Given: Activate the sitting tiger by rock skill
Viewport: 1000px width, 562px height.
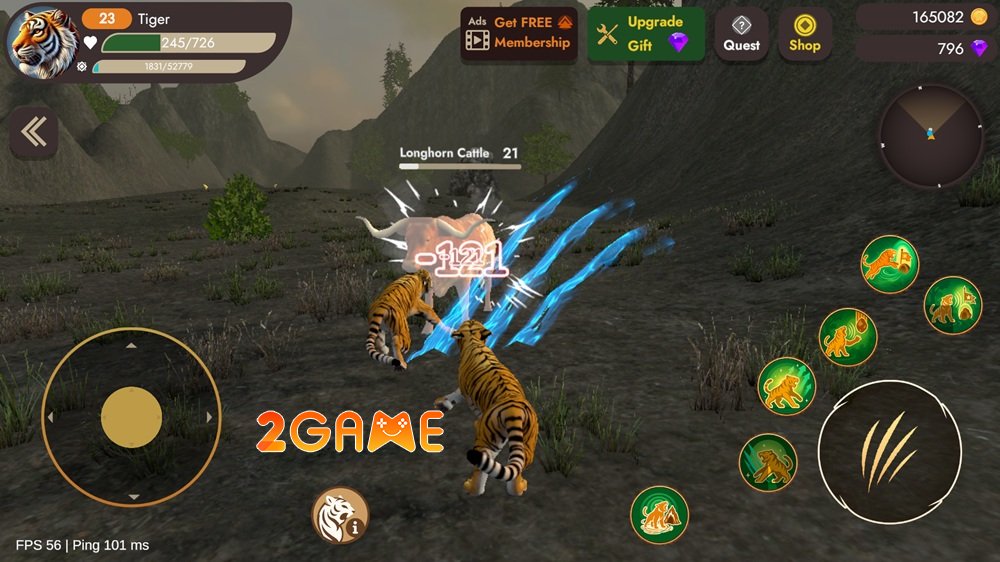Looking at the screenshot, I should [659, 514].
